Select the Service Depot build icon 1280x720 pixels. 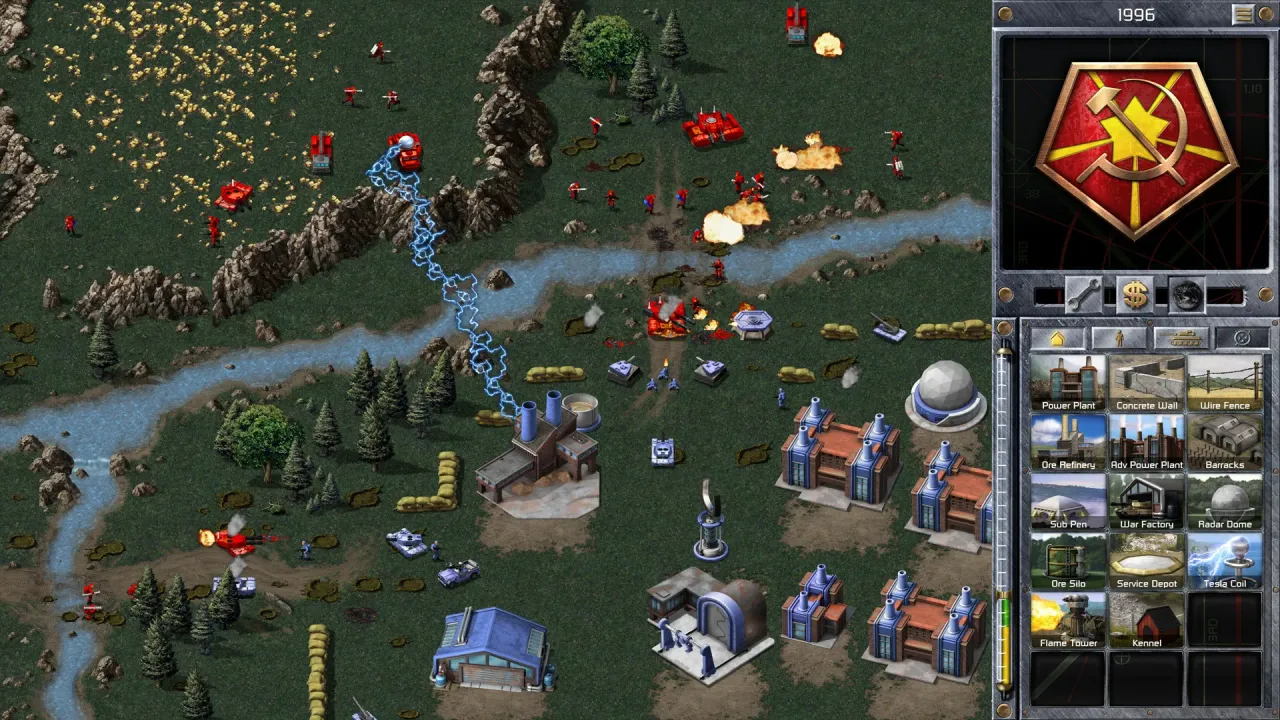pyautogui.click(x=1146, y=560)
